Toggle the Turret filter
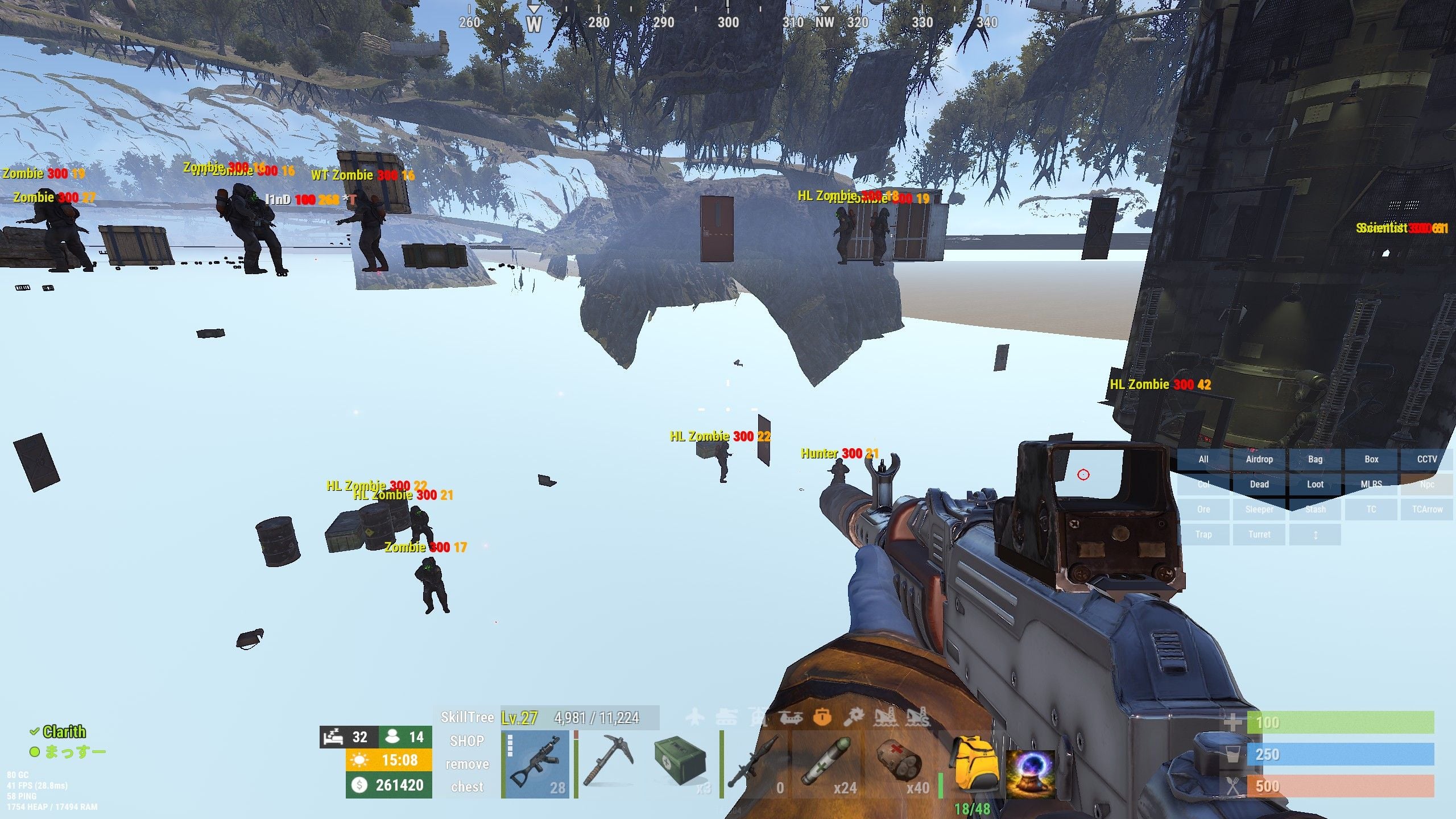 (x=1259, y=535)
